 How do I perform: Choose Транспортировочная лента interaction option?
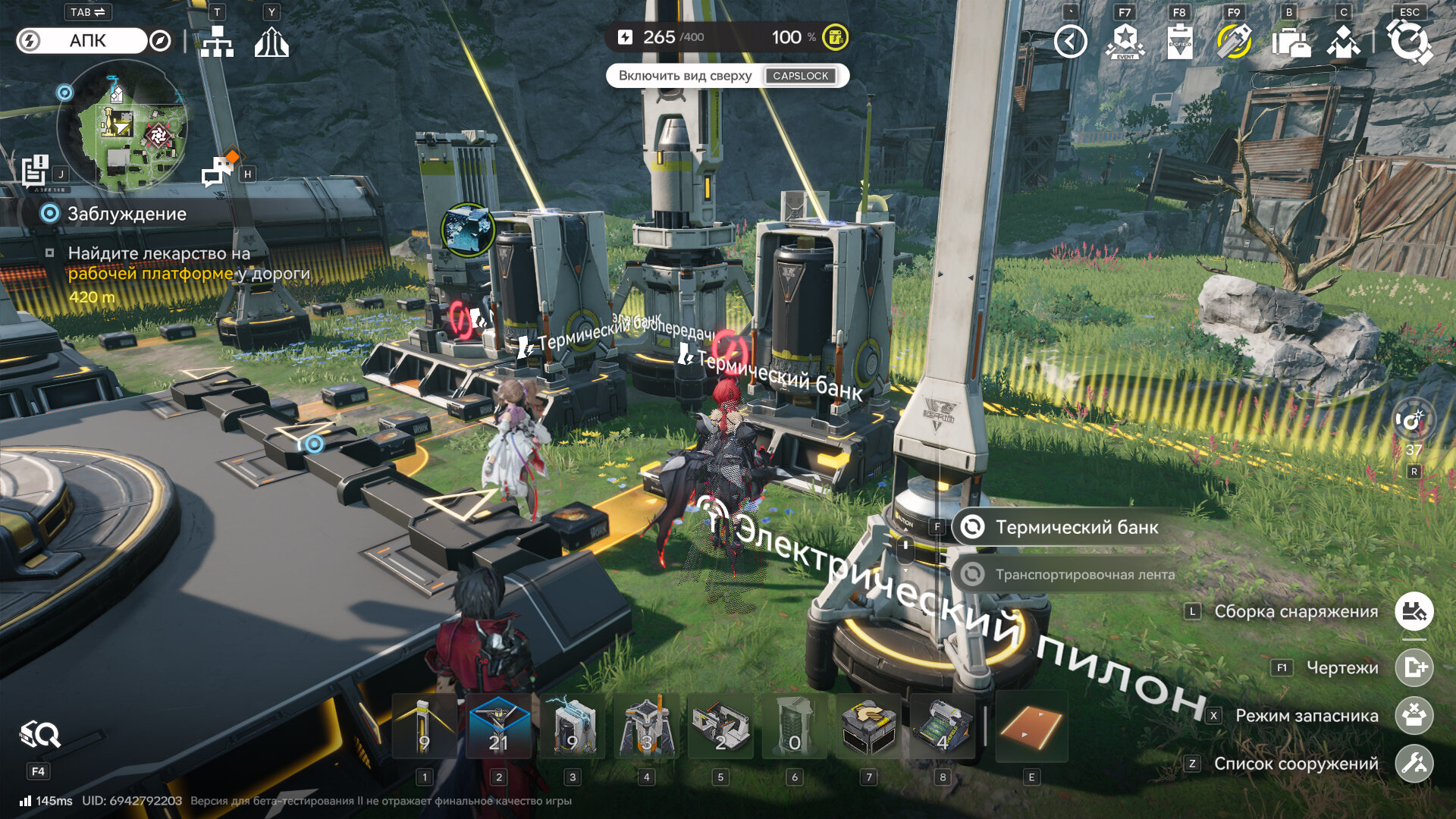[1083, 575]
